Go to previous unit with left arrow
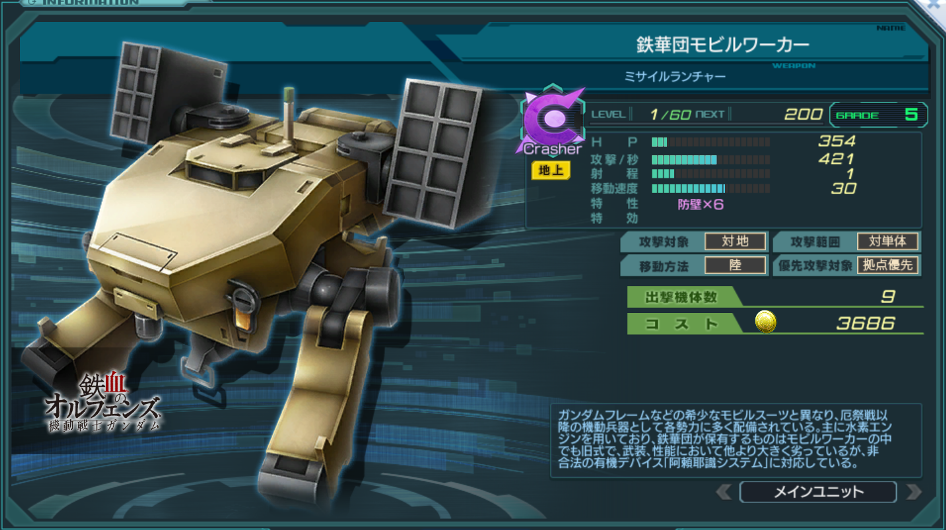This screenshot has width=946, height=530. 724,492
